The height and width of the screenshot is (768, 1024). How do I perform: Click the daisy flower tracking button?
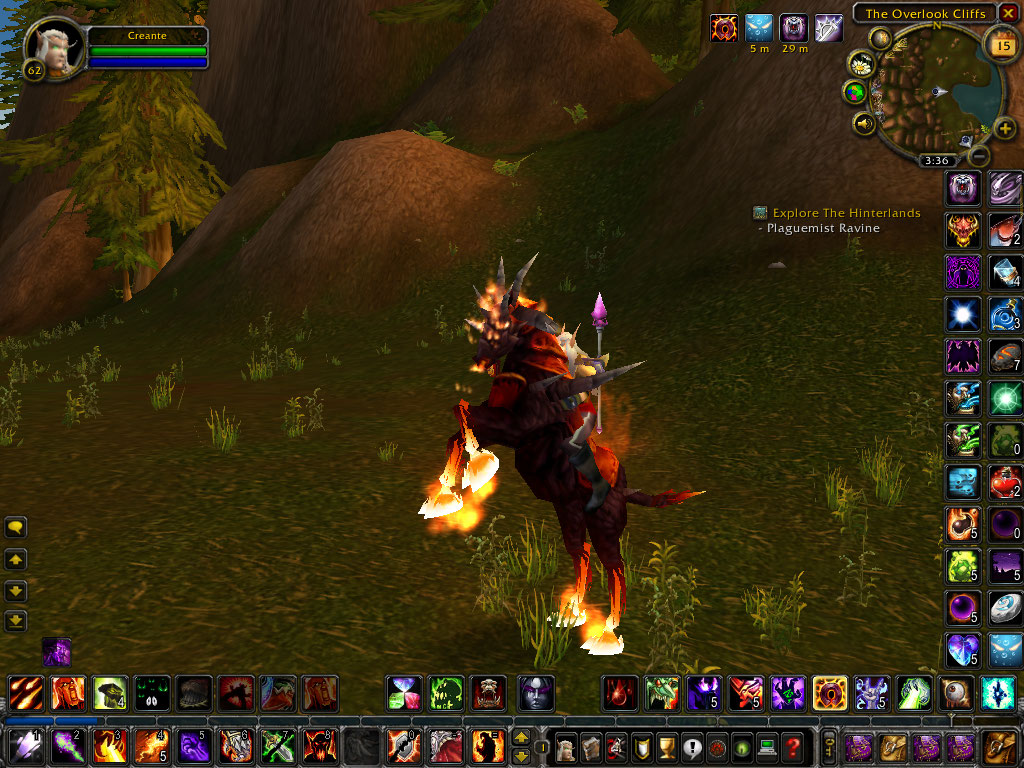[x=860, y=65]
